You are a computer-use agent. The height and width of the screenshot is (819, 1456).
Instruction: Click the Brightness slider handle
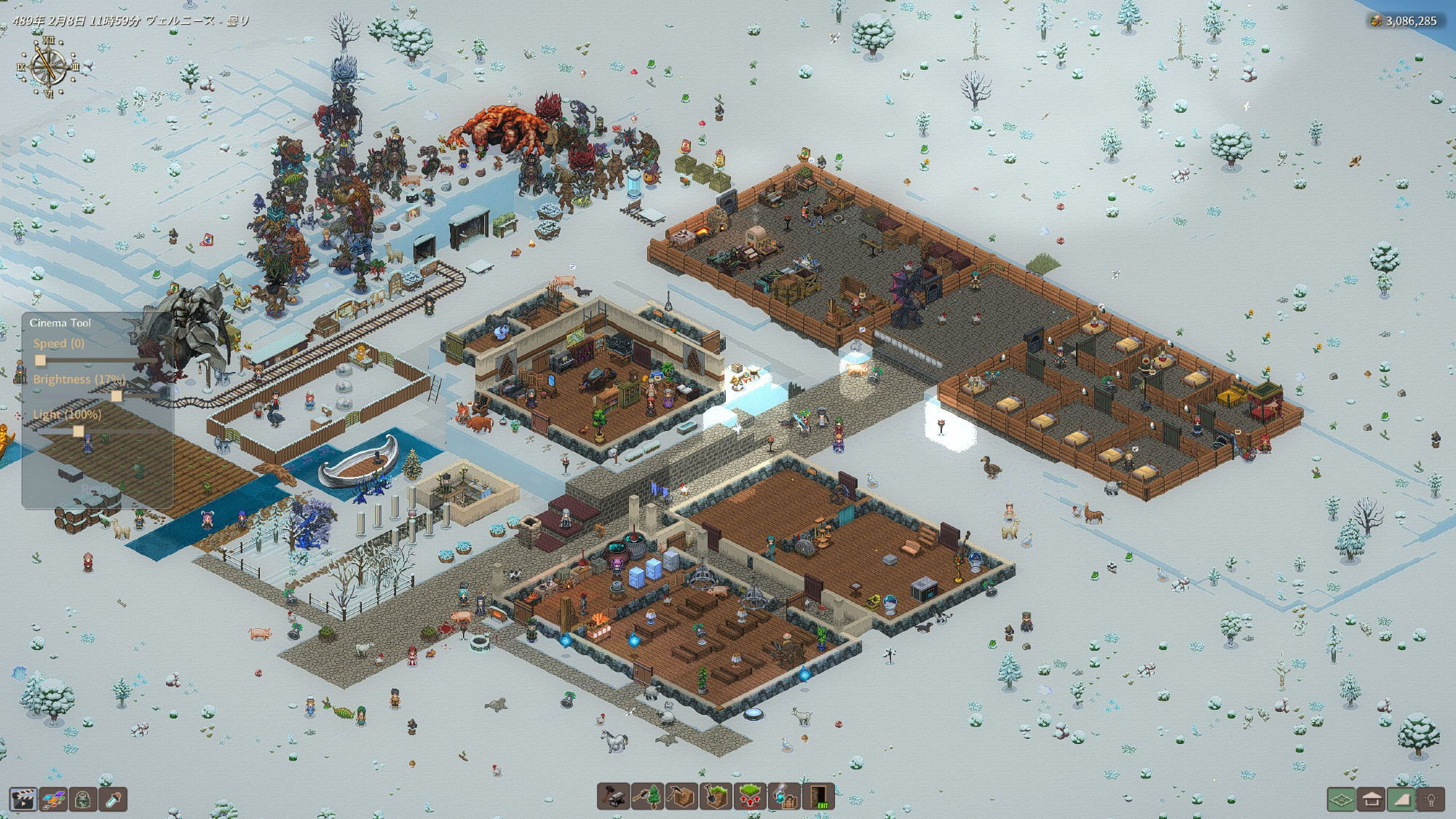pyautogui.click(x=116, y=396)
